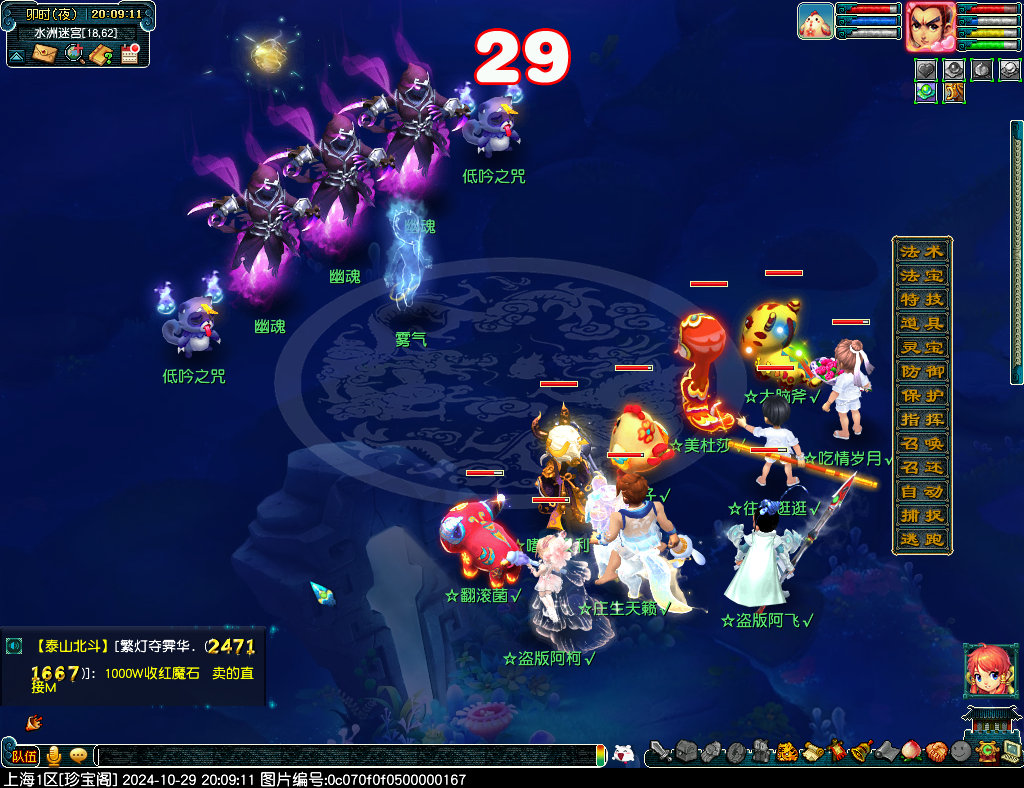The height and width of the screenshot is (788, 1024).
Task: Select 逃跑 (Flee) command
Action: 921,539
